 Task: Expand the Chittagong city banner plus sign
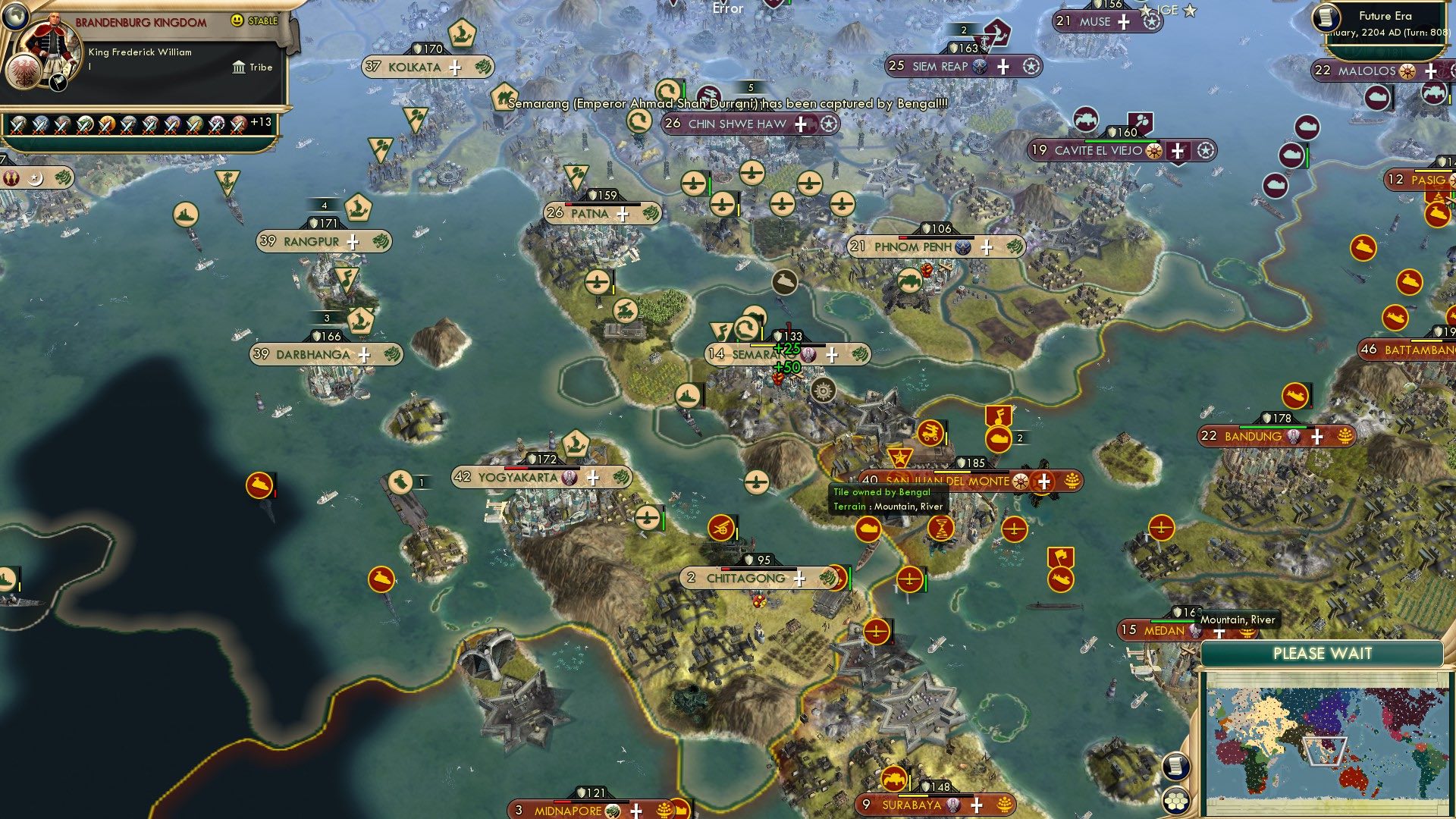pyautogui.click(x=800, y=579)
